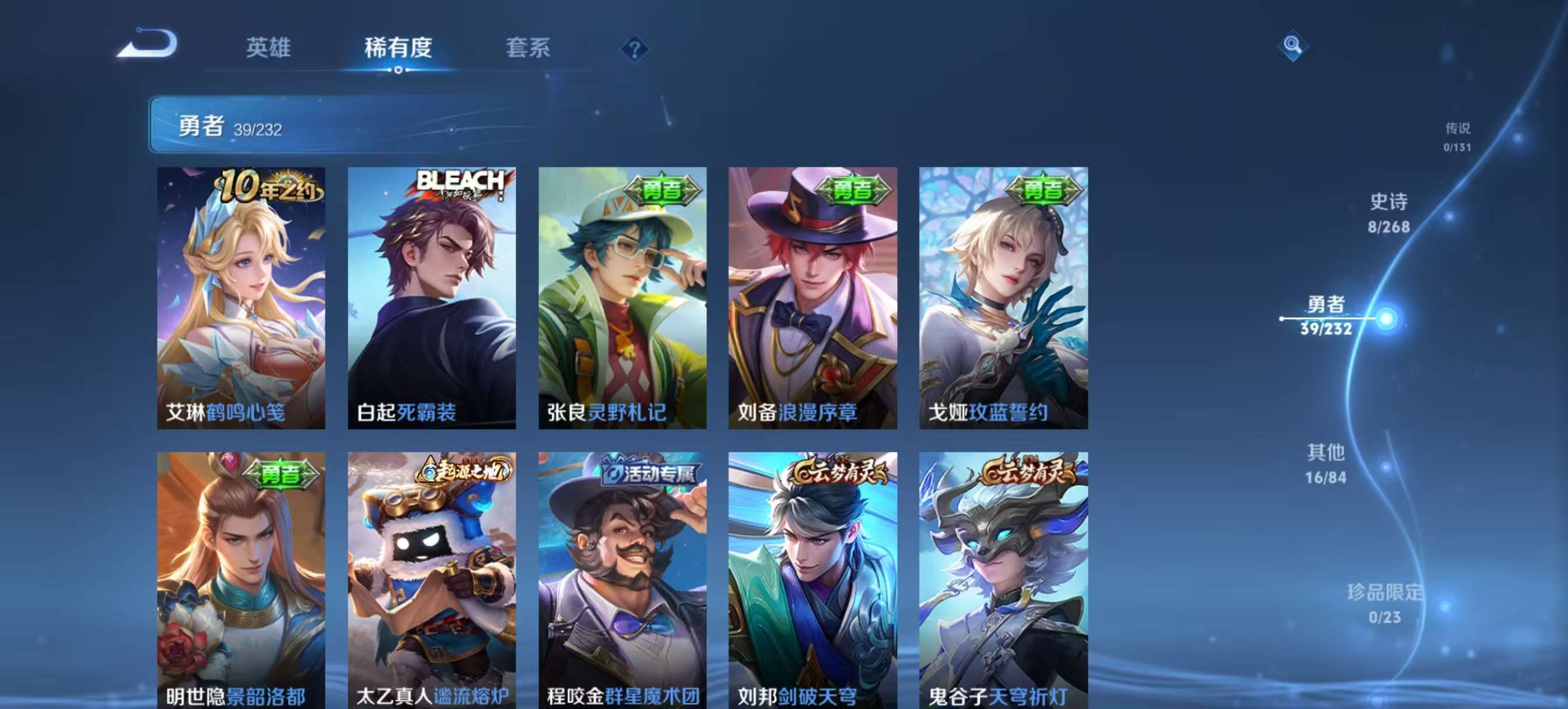
Task: Open the search magnifier icon
Action: [x=1293, y=45]
